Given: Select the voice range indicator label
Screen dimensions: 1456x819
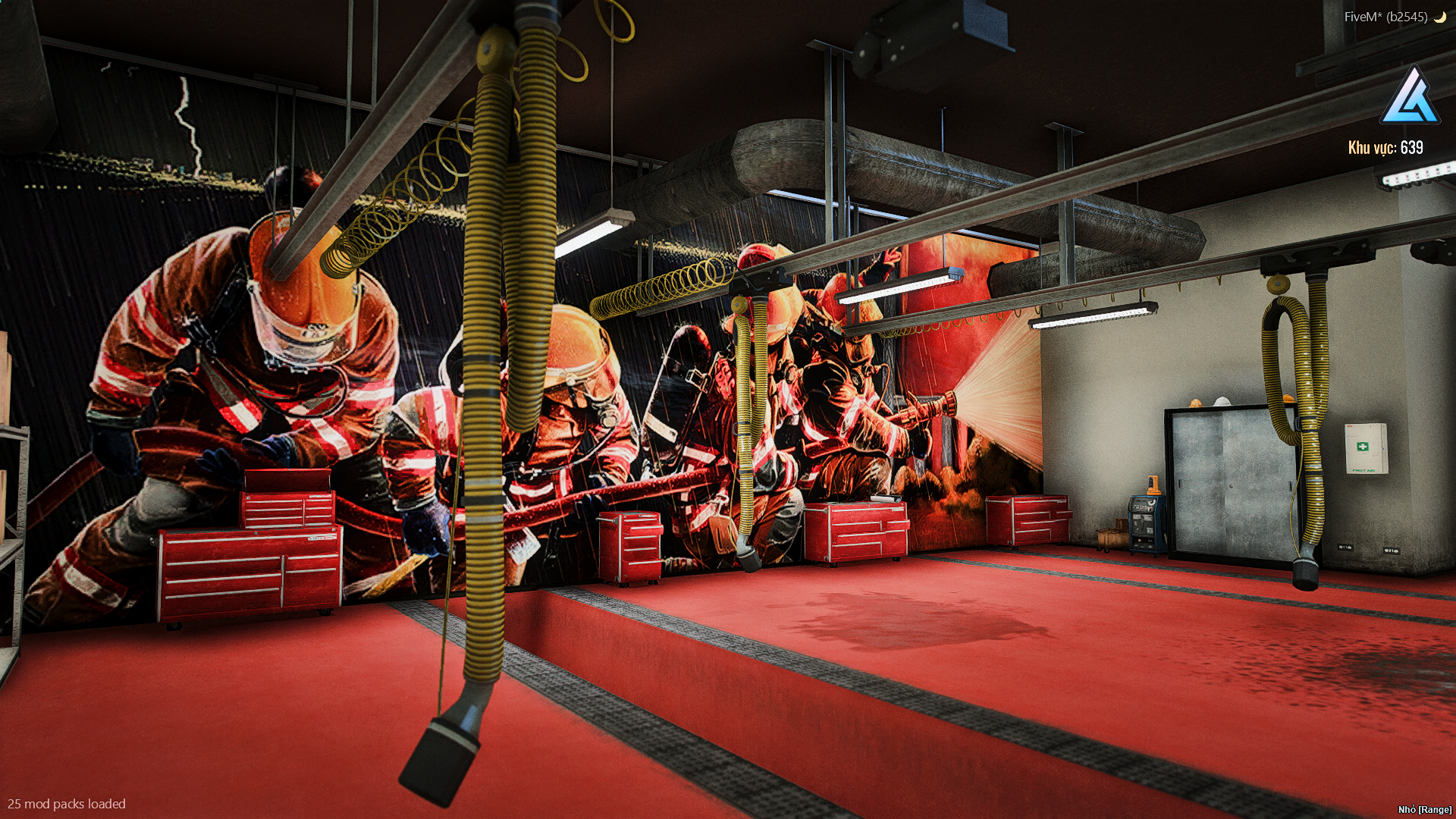Looking at the screenshot, I should pos(1424,810).
